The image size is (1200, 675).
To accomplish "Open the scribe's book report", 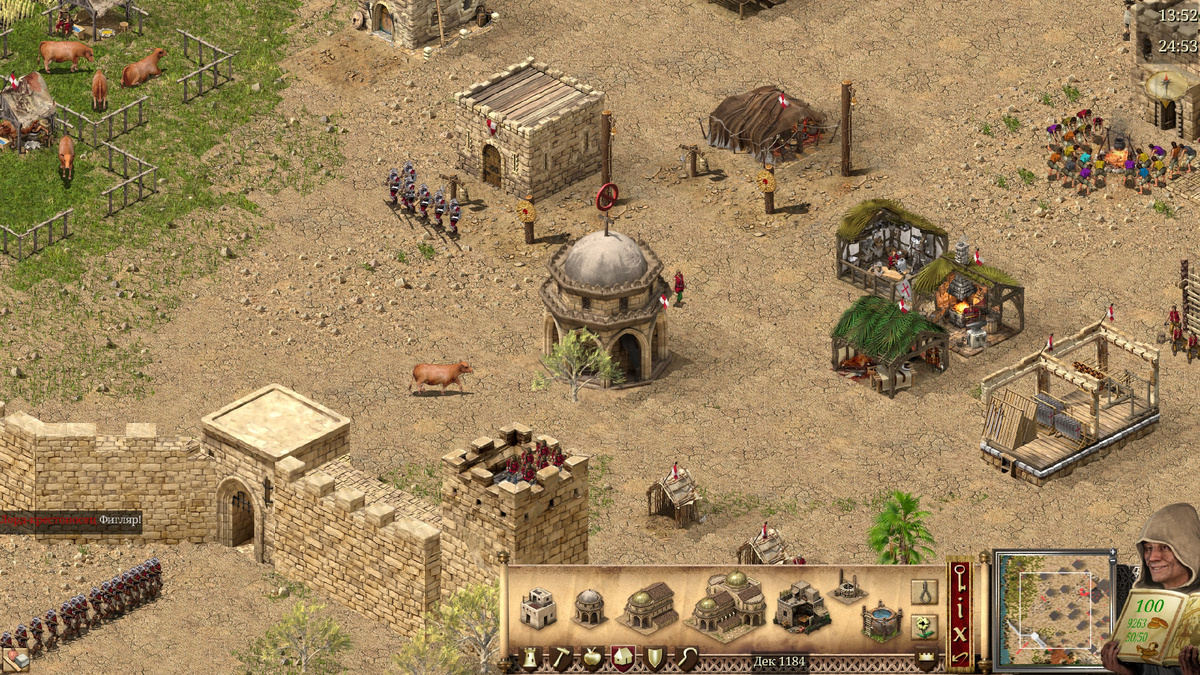I will click(x=1150, y=627).
